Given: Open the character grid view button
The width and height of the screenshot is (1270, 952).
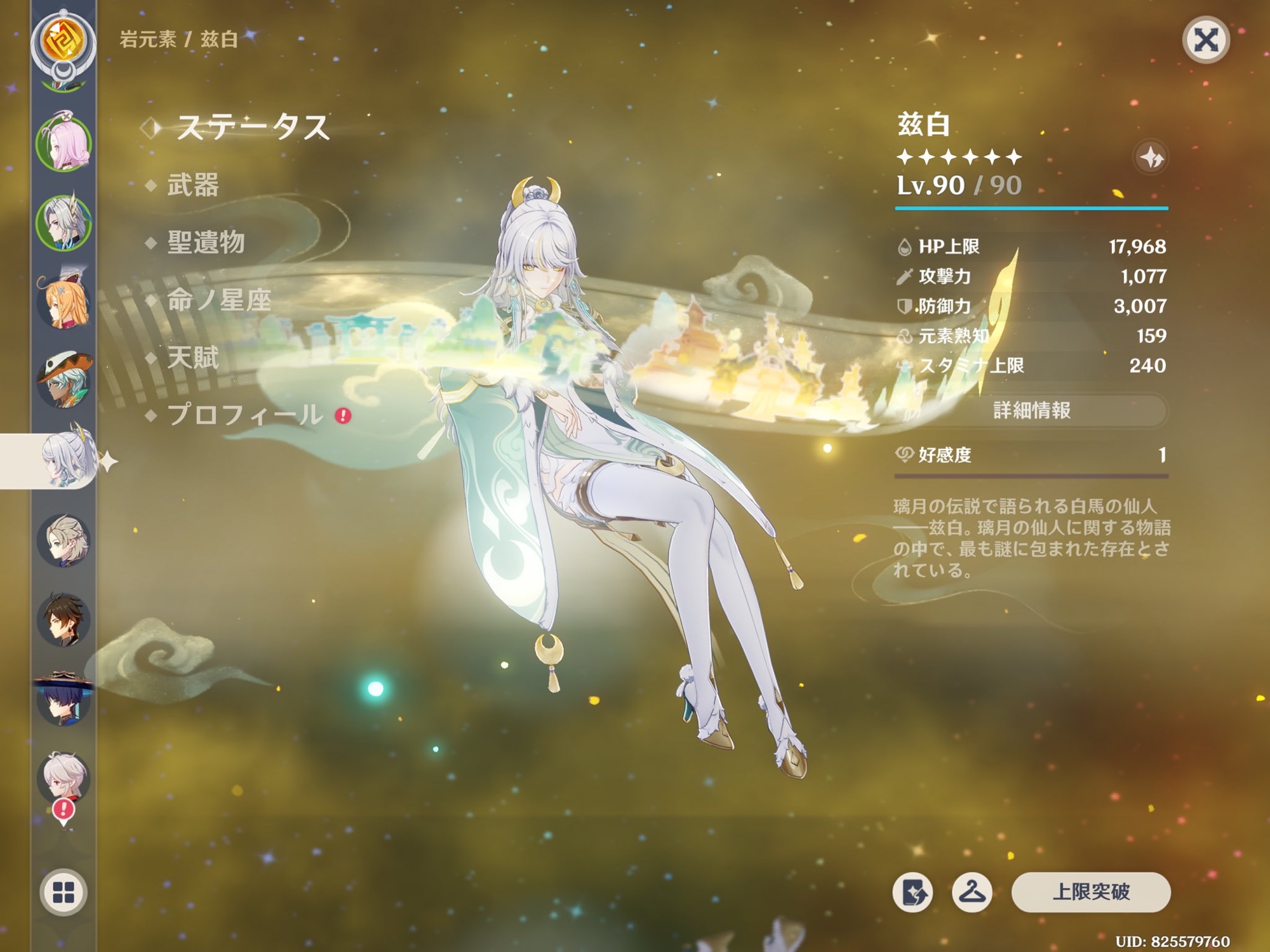Looking at the screenshot, I should (x=63, y=892).
